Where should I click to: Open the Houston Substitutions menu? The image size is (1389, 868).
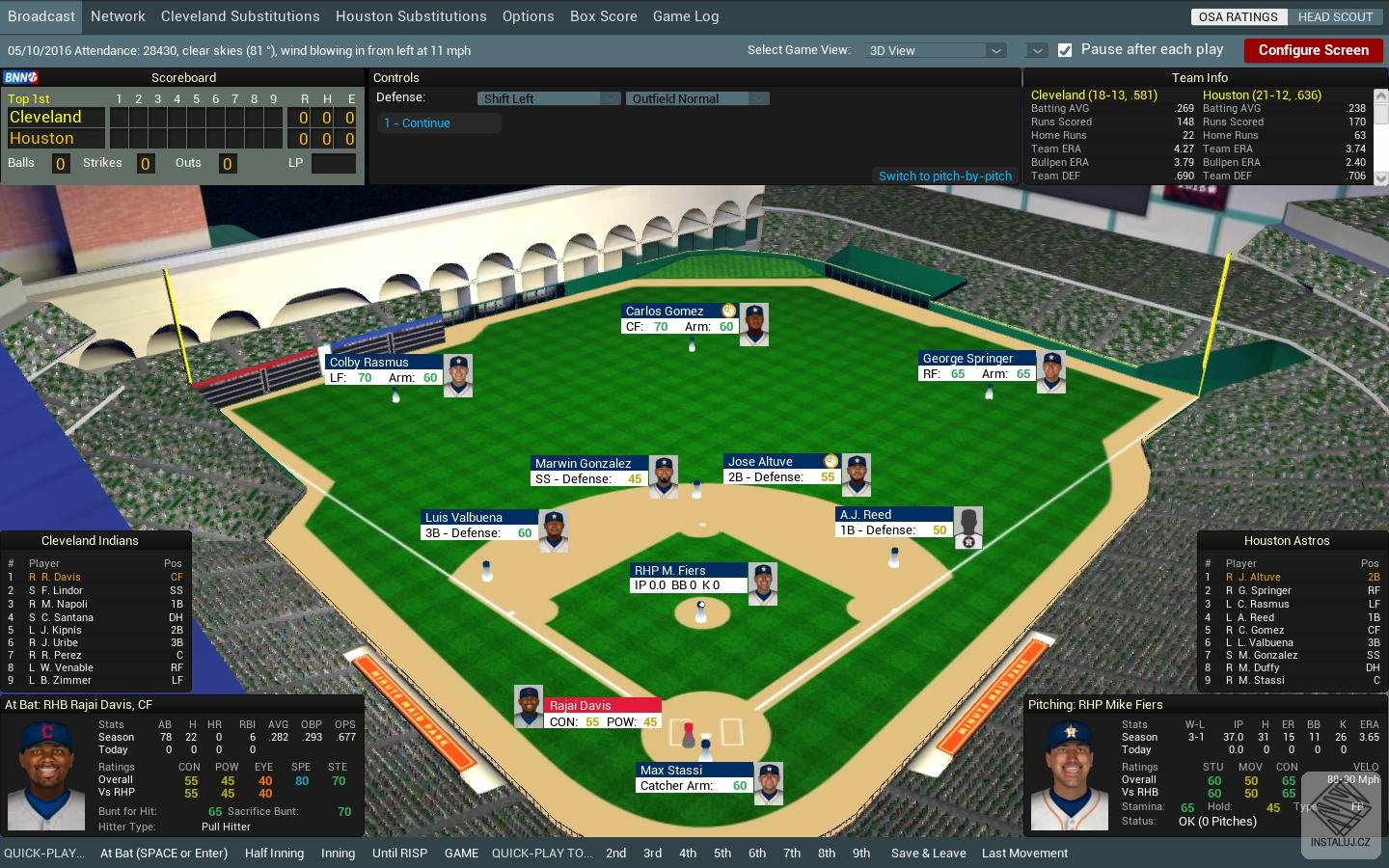point(411,15)
